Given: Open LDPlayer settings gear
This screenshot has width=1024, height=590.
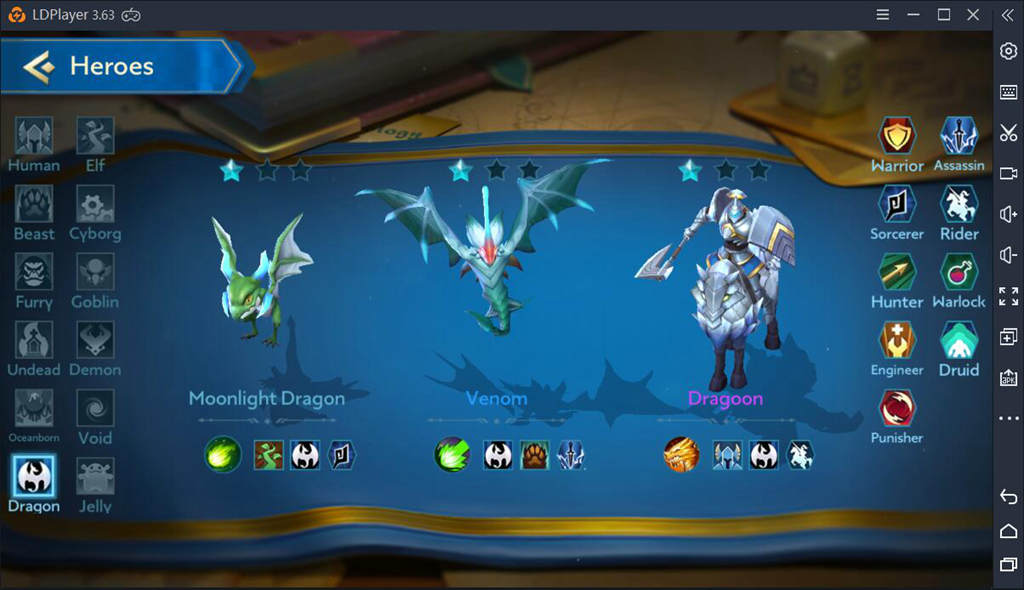Looking at the screenshot, I should [1008, 51].
